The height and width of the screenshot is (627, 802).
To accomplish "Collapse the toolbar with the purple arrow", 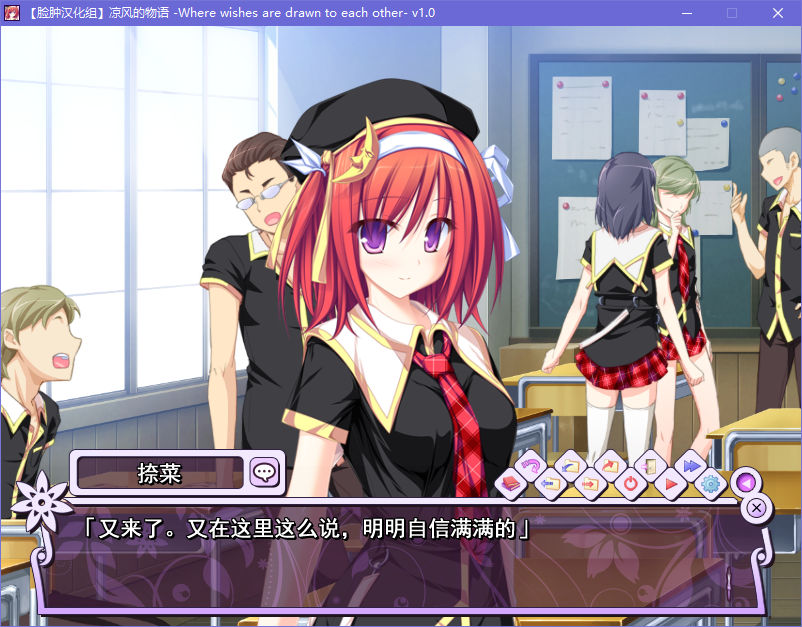I will tap(743, 483).
